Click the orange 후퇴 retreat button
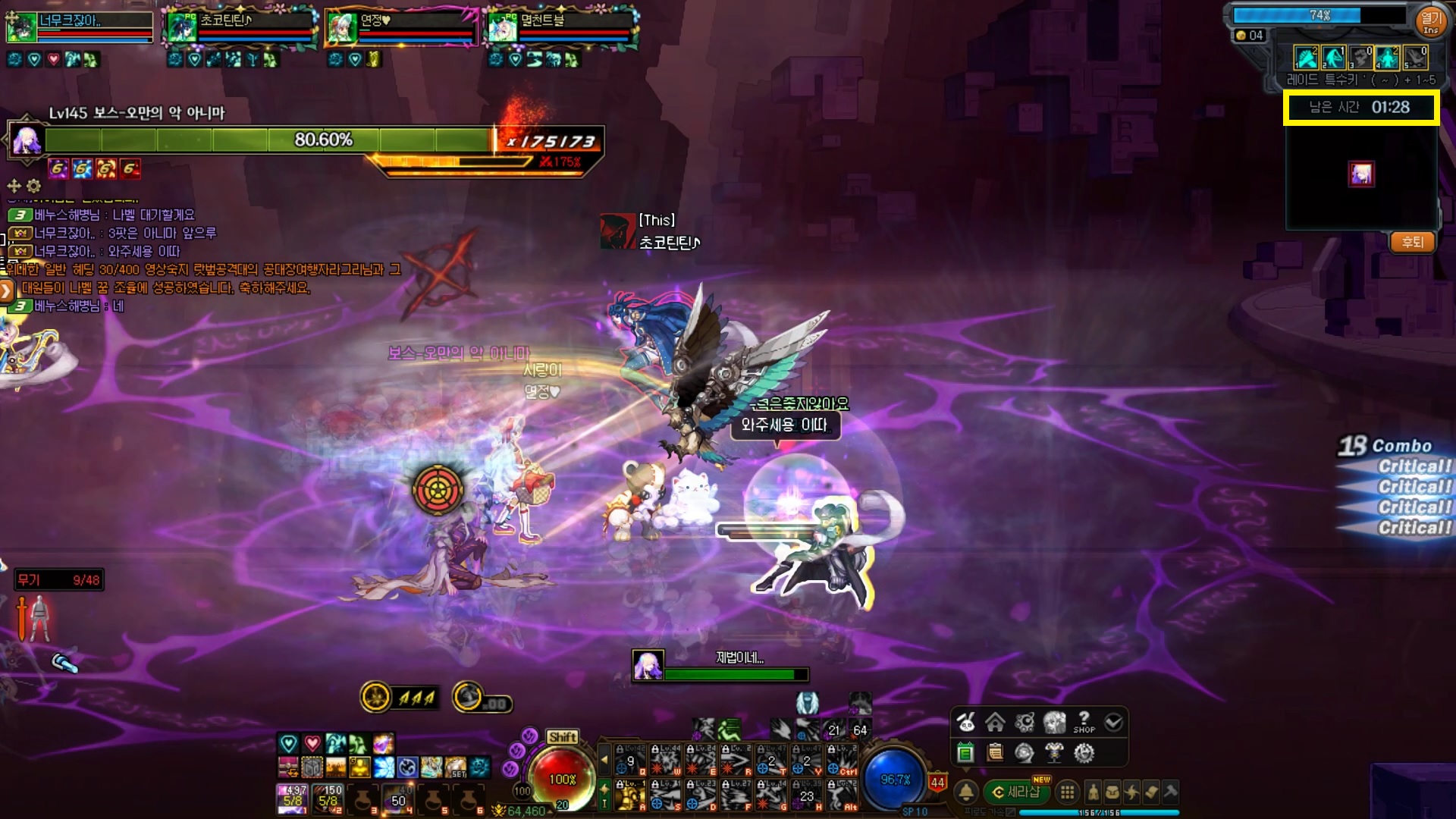The height and width of the screenshot is (819, 1456). (x=1412, y=243)
